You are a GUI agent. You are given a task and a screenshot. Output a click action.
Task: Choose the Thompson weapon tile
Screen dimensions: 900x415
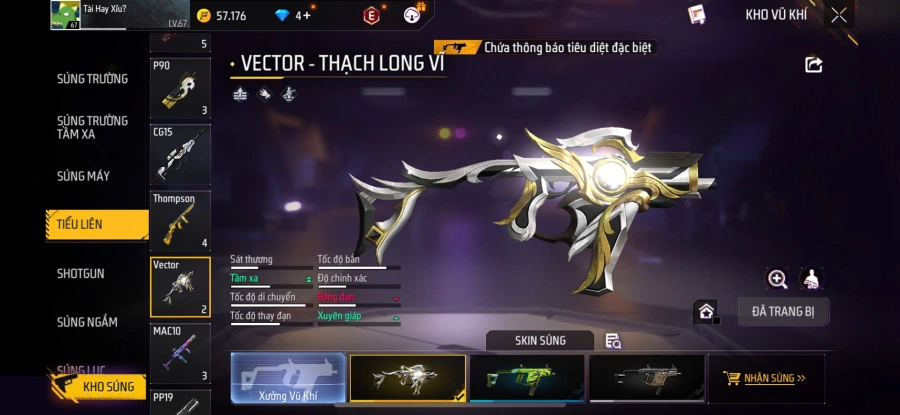180,221
